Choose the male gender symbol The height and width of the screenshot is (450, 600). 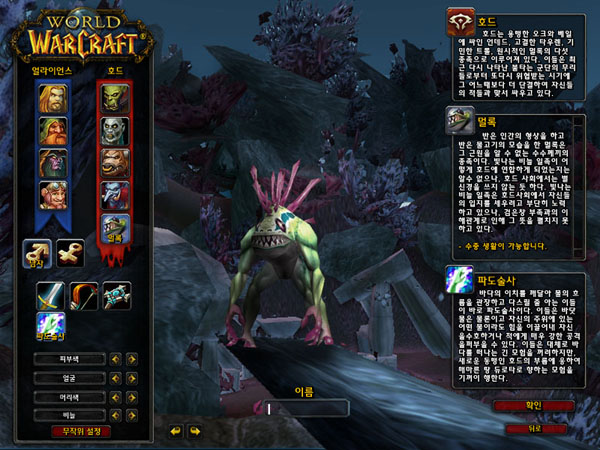(37, 254)
